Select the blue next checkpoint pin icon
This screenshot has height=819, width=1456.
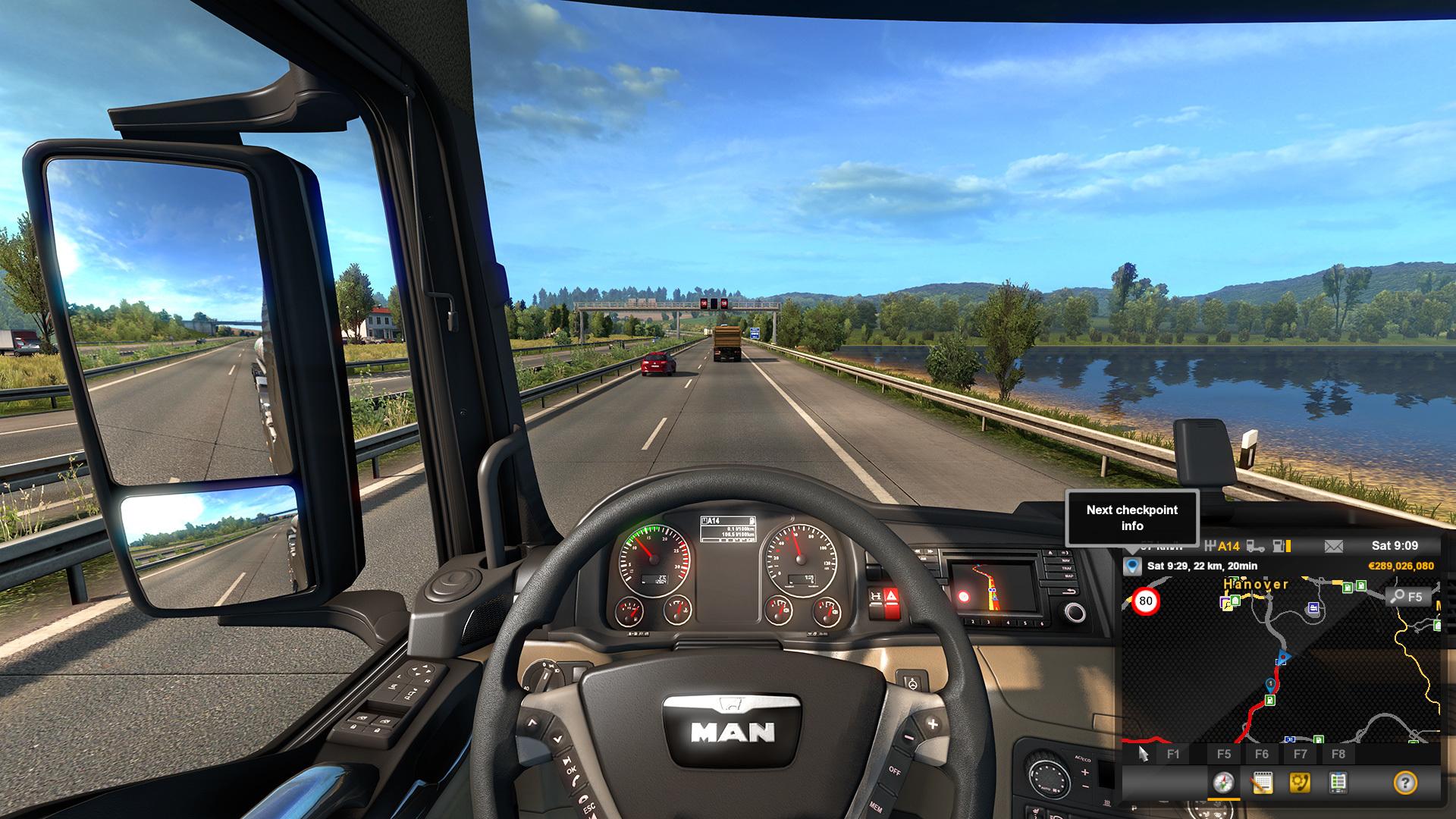pos(1132,566)
